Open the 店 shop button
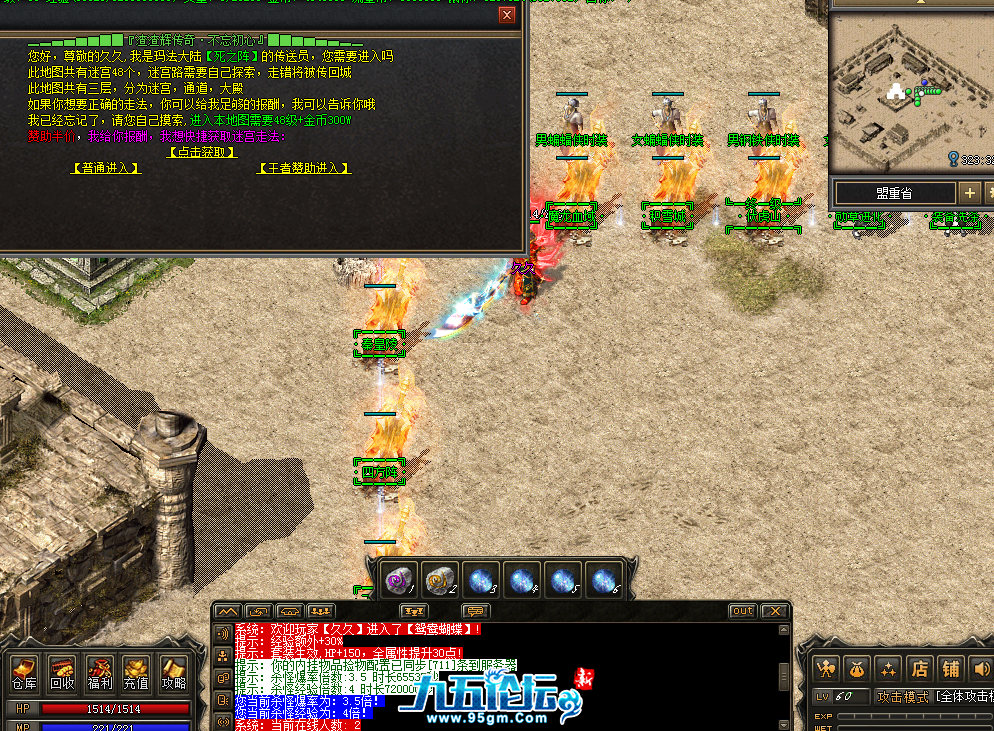Image resolution: width=994 pixels, height=731 pixels. (x=919, y=668)
